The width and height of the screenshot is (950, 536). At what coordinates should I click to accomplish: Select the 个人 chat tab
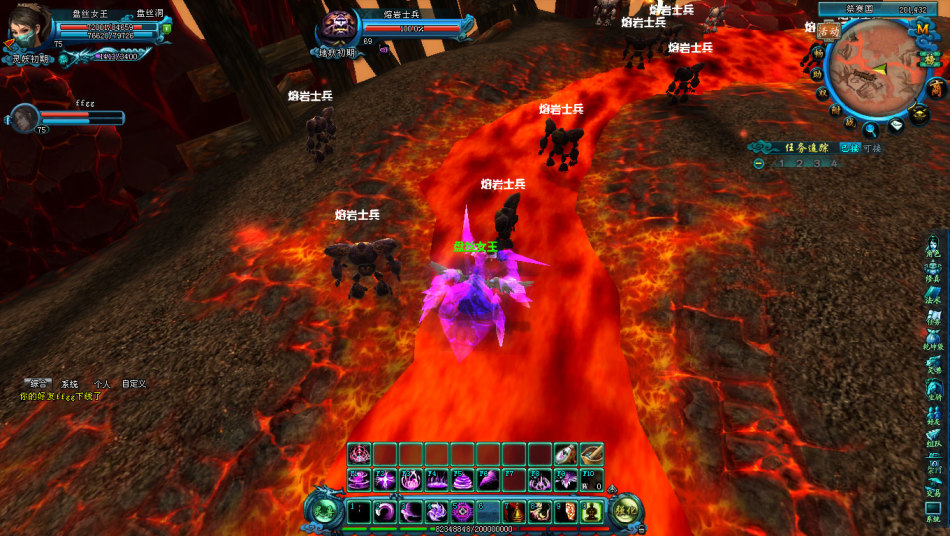pos(102,383)
